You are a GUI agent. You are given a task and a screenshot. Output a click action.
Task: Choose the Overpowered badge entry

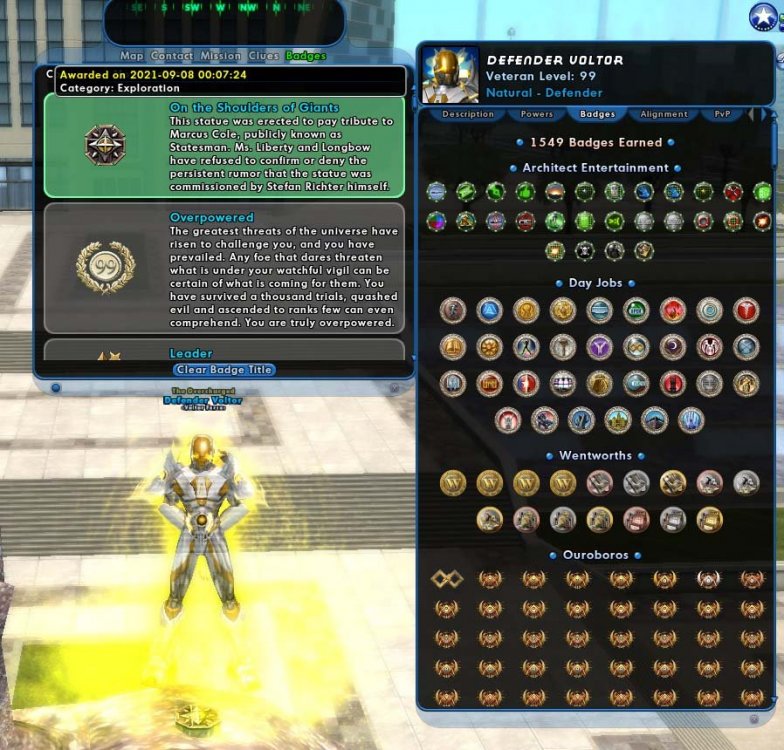pos(224,268)
